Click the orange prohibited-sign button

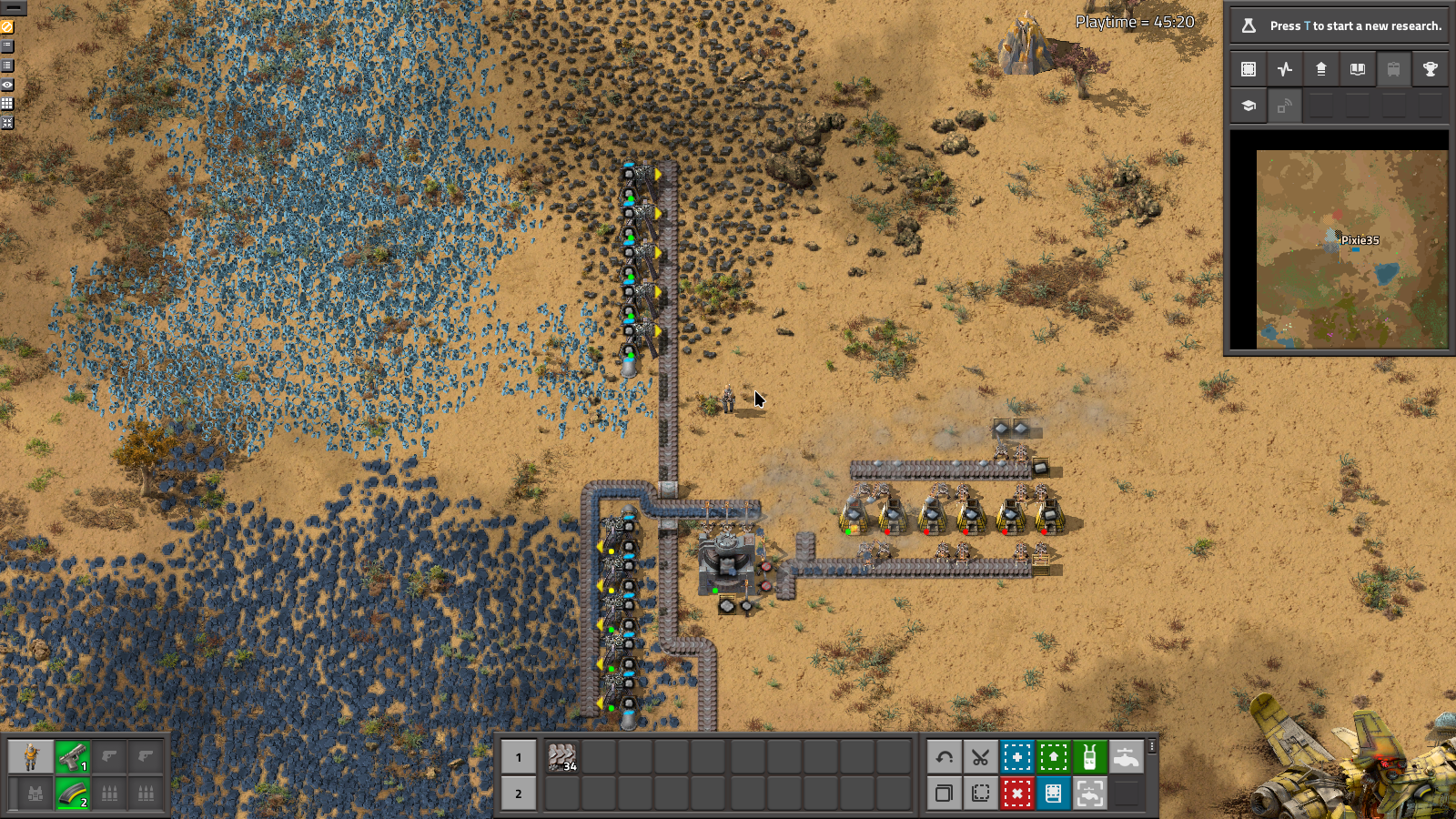[7, 27]
